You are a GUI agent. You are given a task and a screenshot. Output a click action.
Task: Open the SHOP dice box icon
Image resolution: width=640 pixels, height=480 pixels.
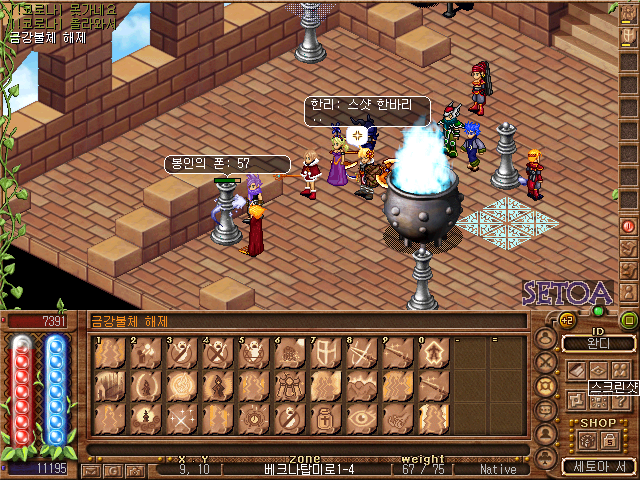click(x=586, y=440)
